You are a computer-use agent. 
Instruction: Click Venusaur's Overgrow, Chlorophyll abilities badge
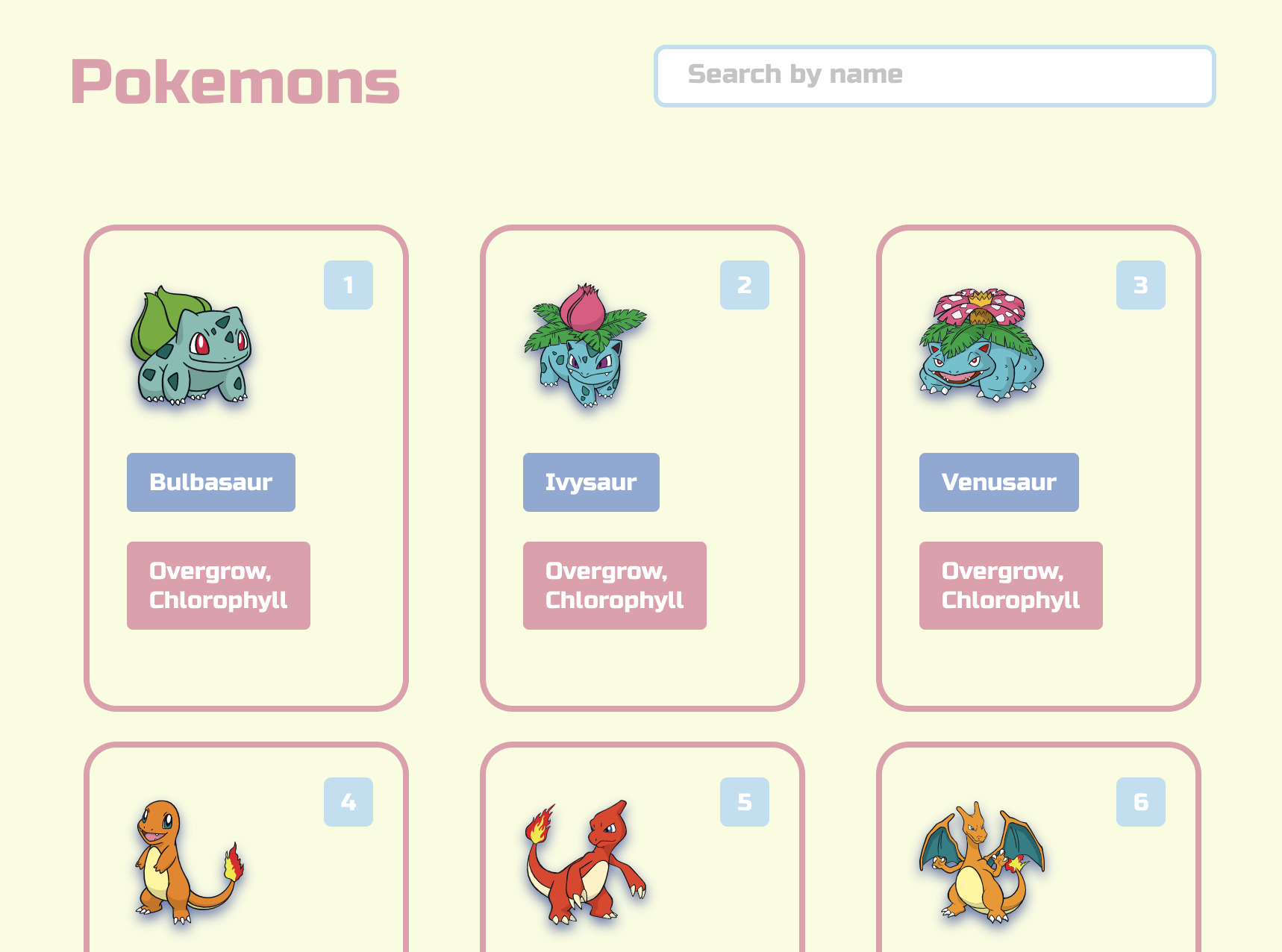coord(1010,586)
